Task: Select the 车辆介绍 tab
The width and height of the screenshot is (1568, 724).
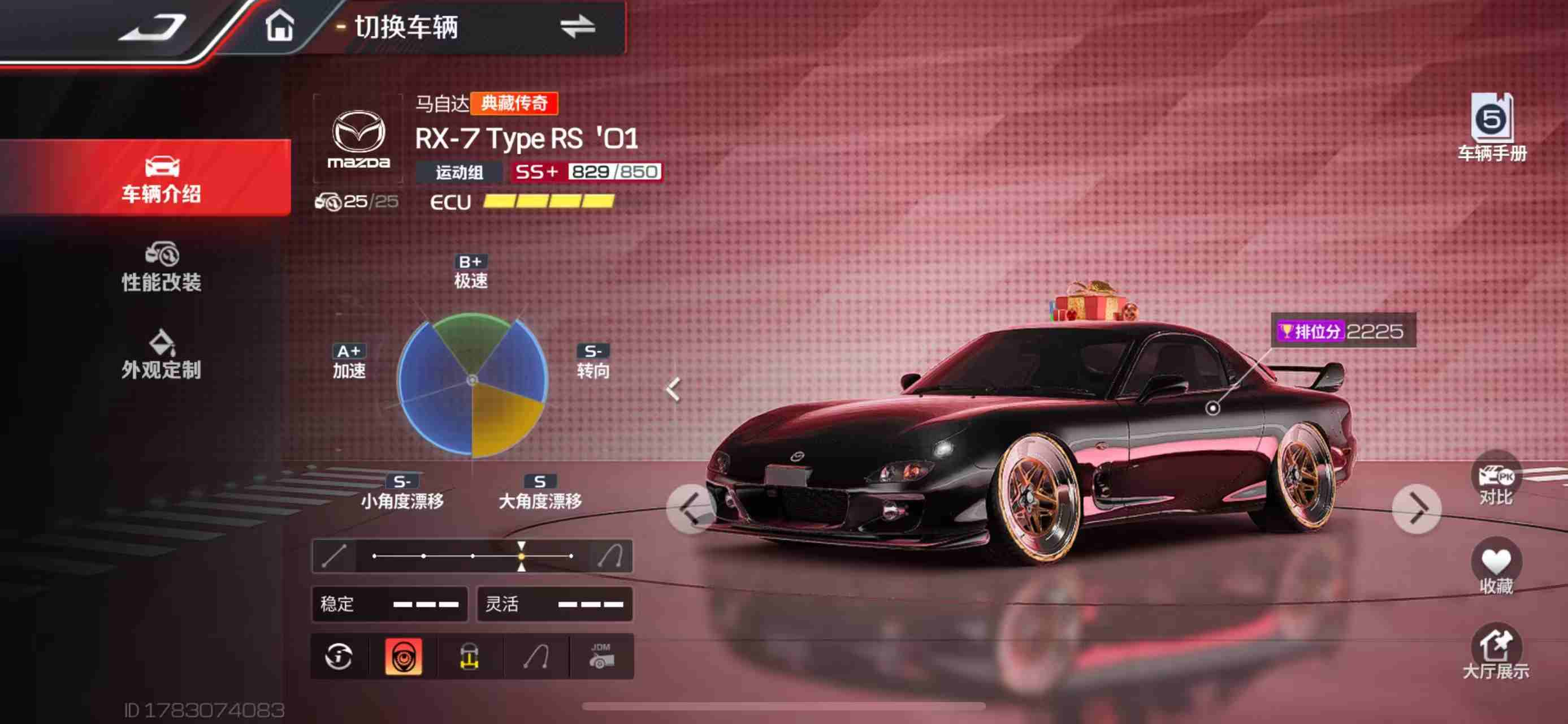Action: click(161, 178)
